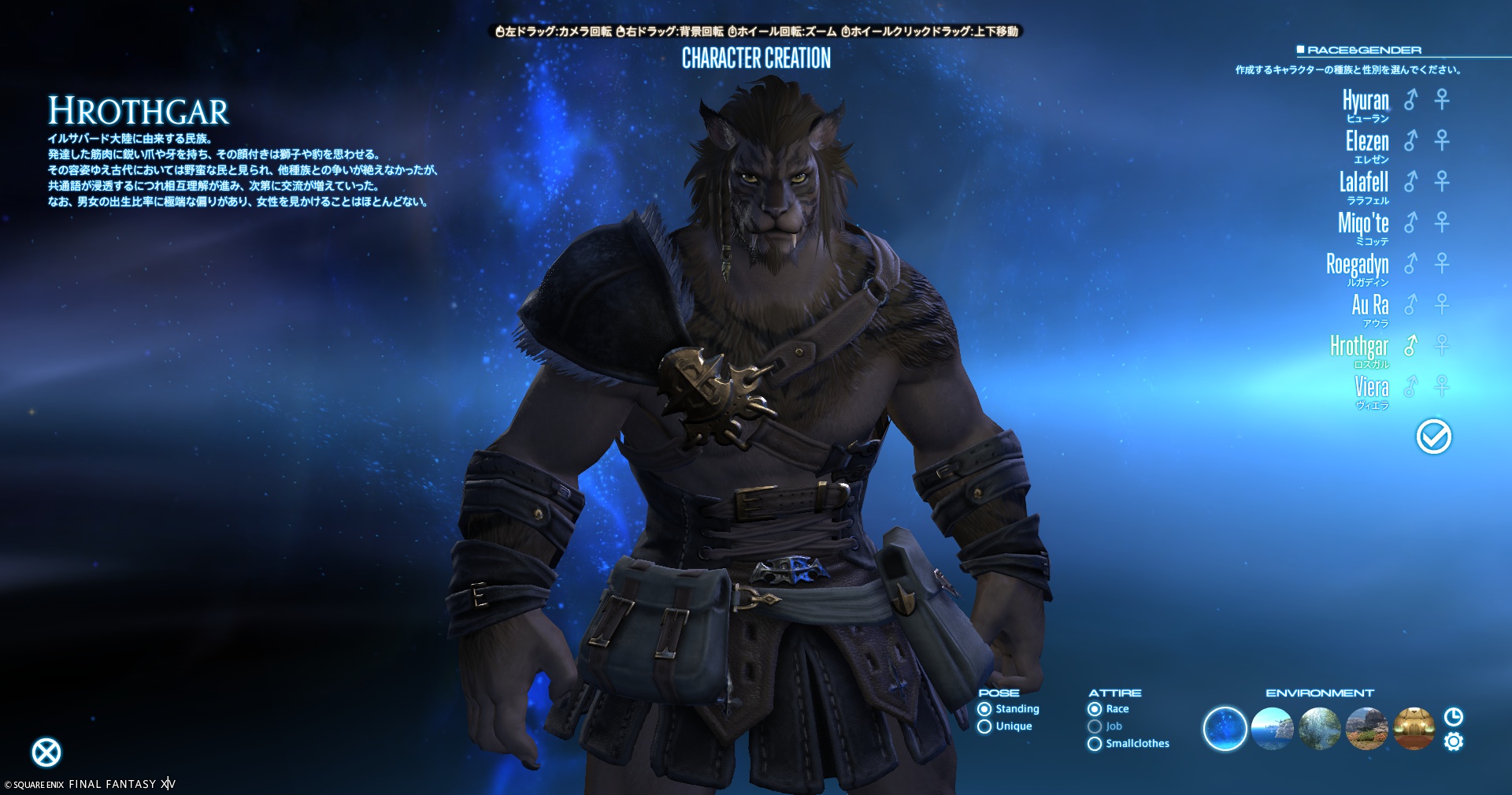Choose male Miqo'te race option
This screenshot has width=1512, height=795.
click(1410, 222)
